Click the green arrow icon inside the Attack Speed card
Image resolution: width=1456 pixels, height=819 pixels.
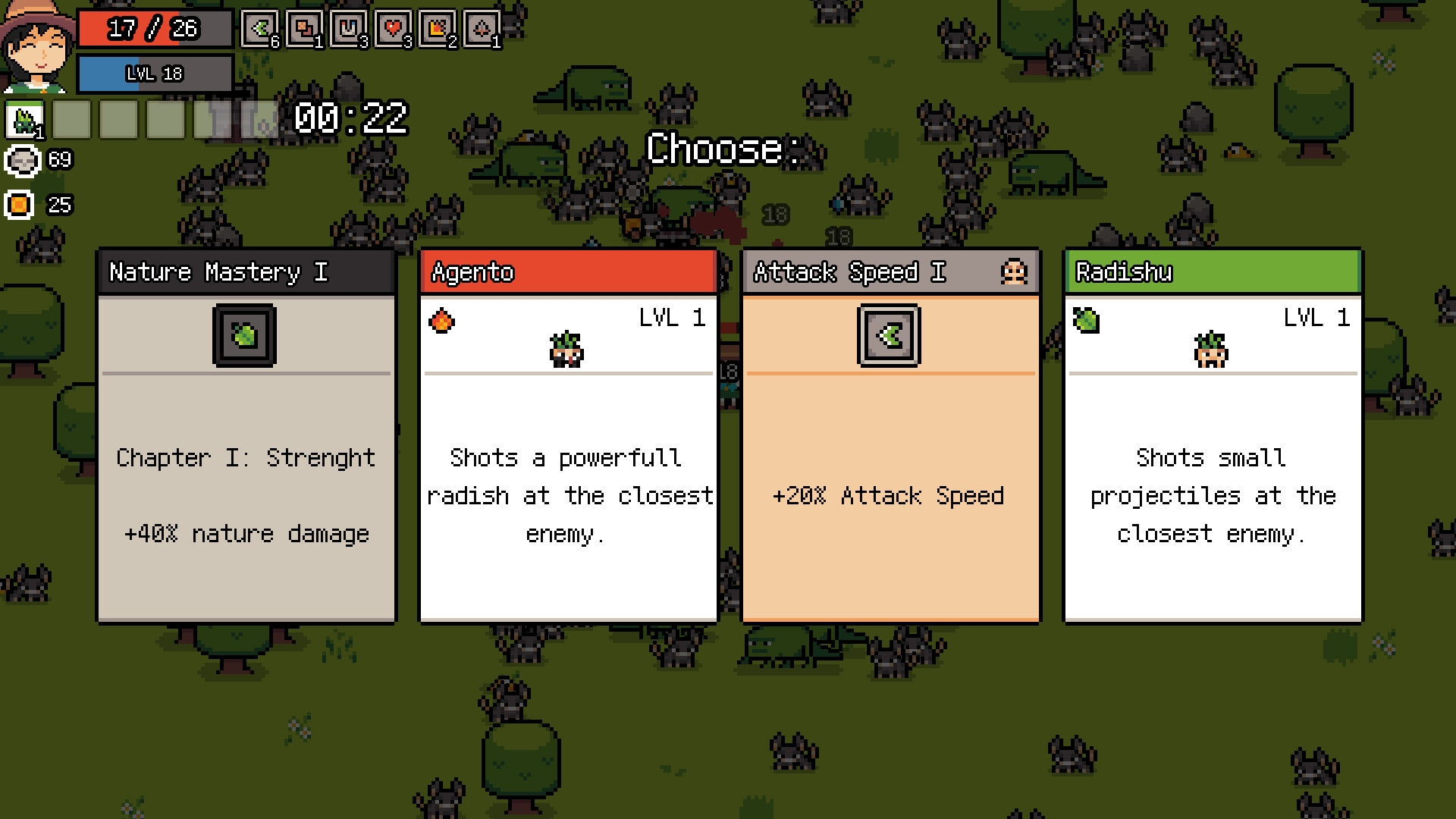click(x=890, y=336)
